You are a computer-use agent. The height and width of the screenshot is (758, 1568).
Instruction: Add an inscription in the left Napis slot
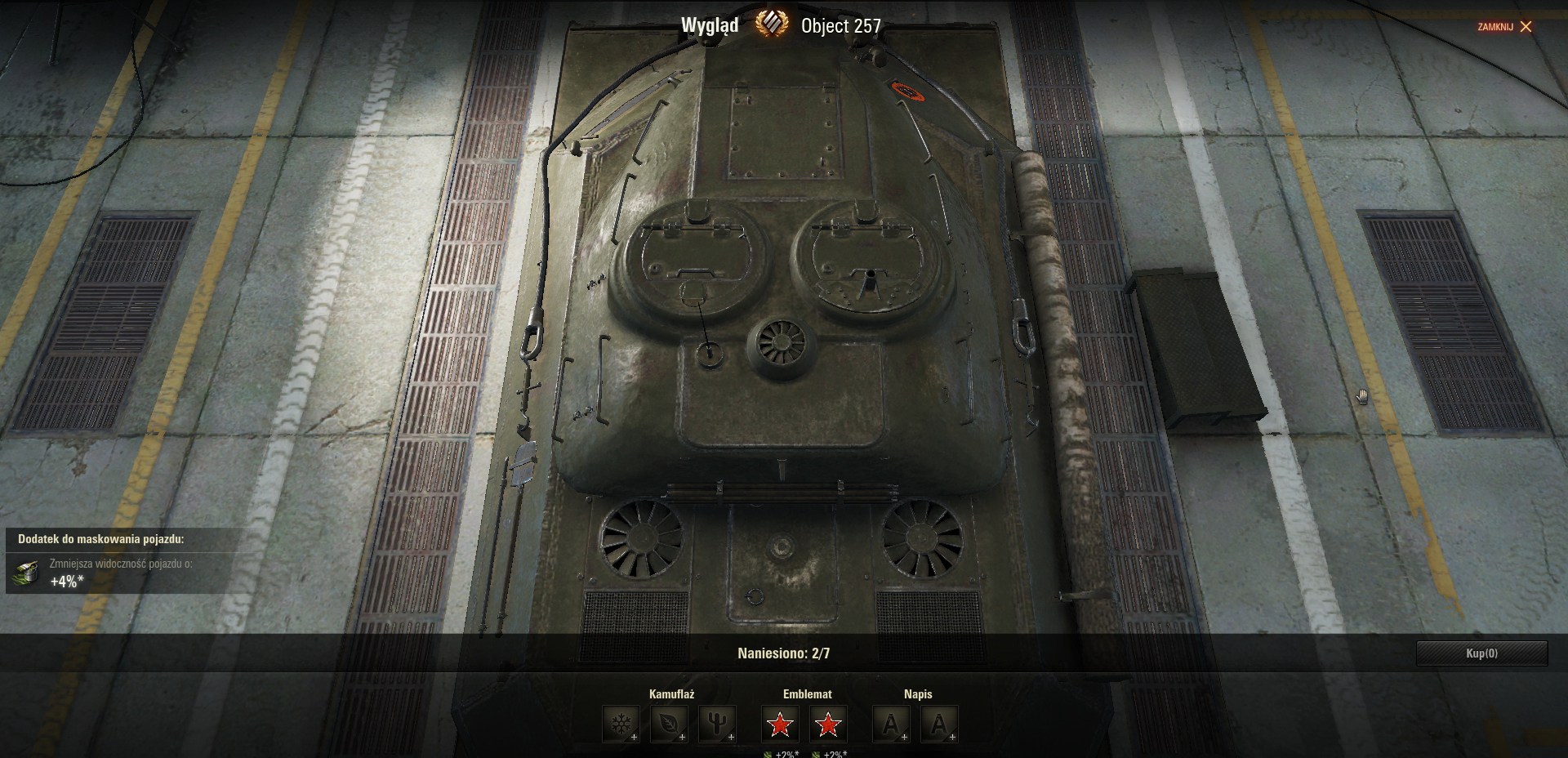[x=891, y=724]
